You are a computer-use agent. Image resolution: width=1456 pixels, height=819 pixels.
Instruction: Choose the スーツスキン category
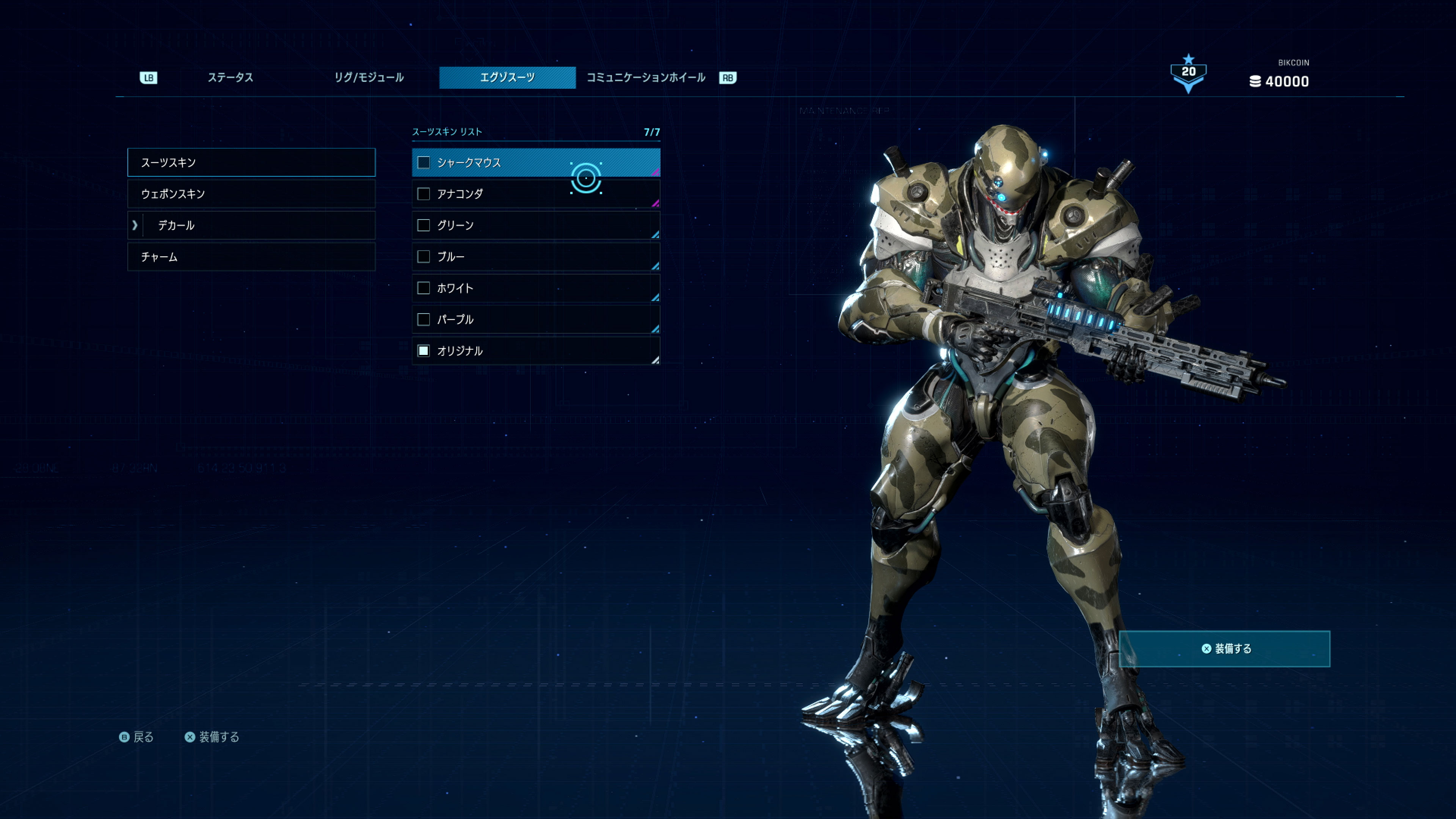(251, 162)
